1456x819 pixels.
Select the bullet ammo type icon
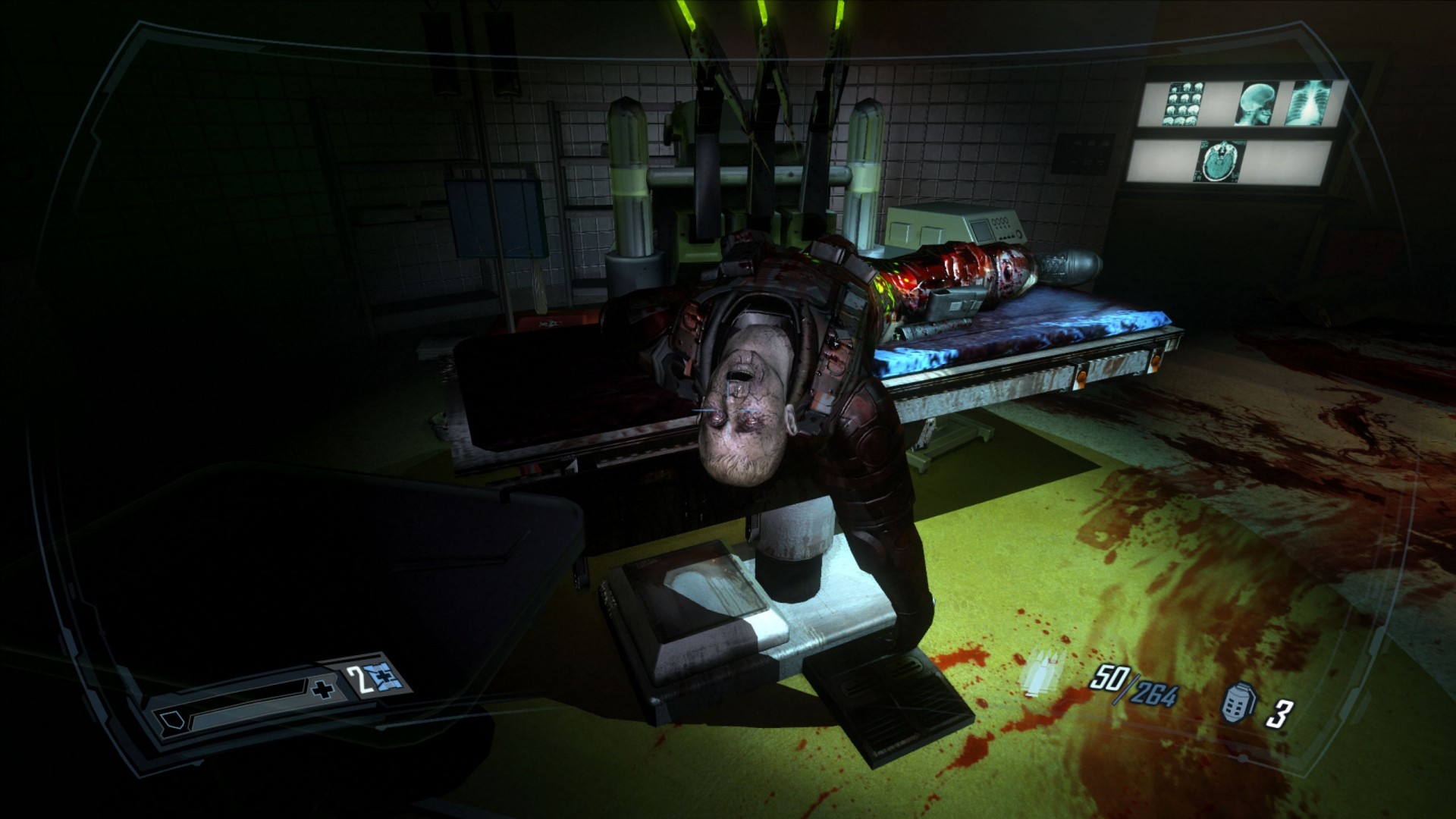pyautogui.click(x=1046, y=671)
